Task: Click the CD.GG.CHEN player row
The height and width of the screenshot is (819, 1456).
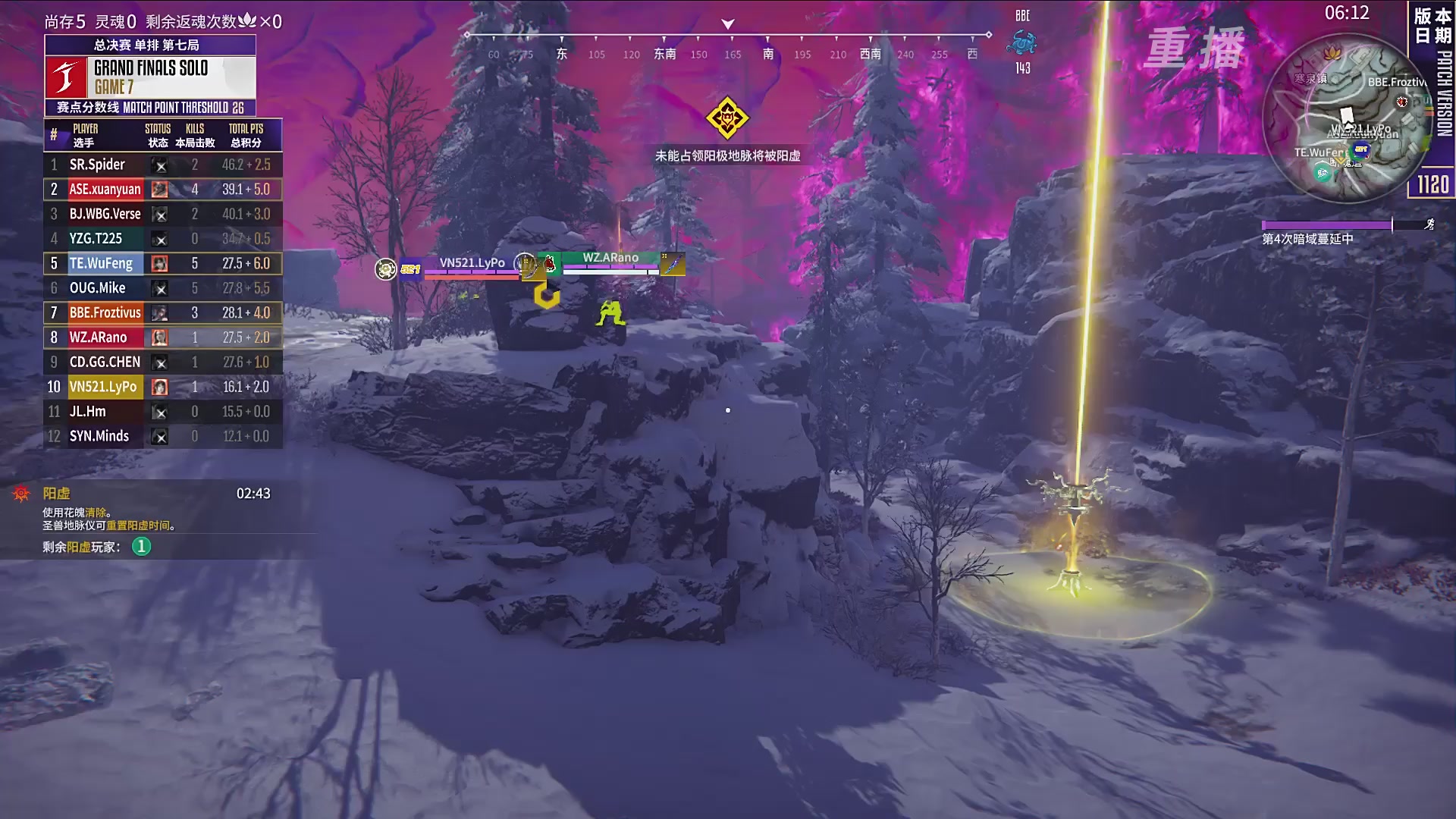Action: coord(163,362)
